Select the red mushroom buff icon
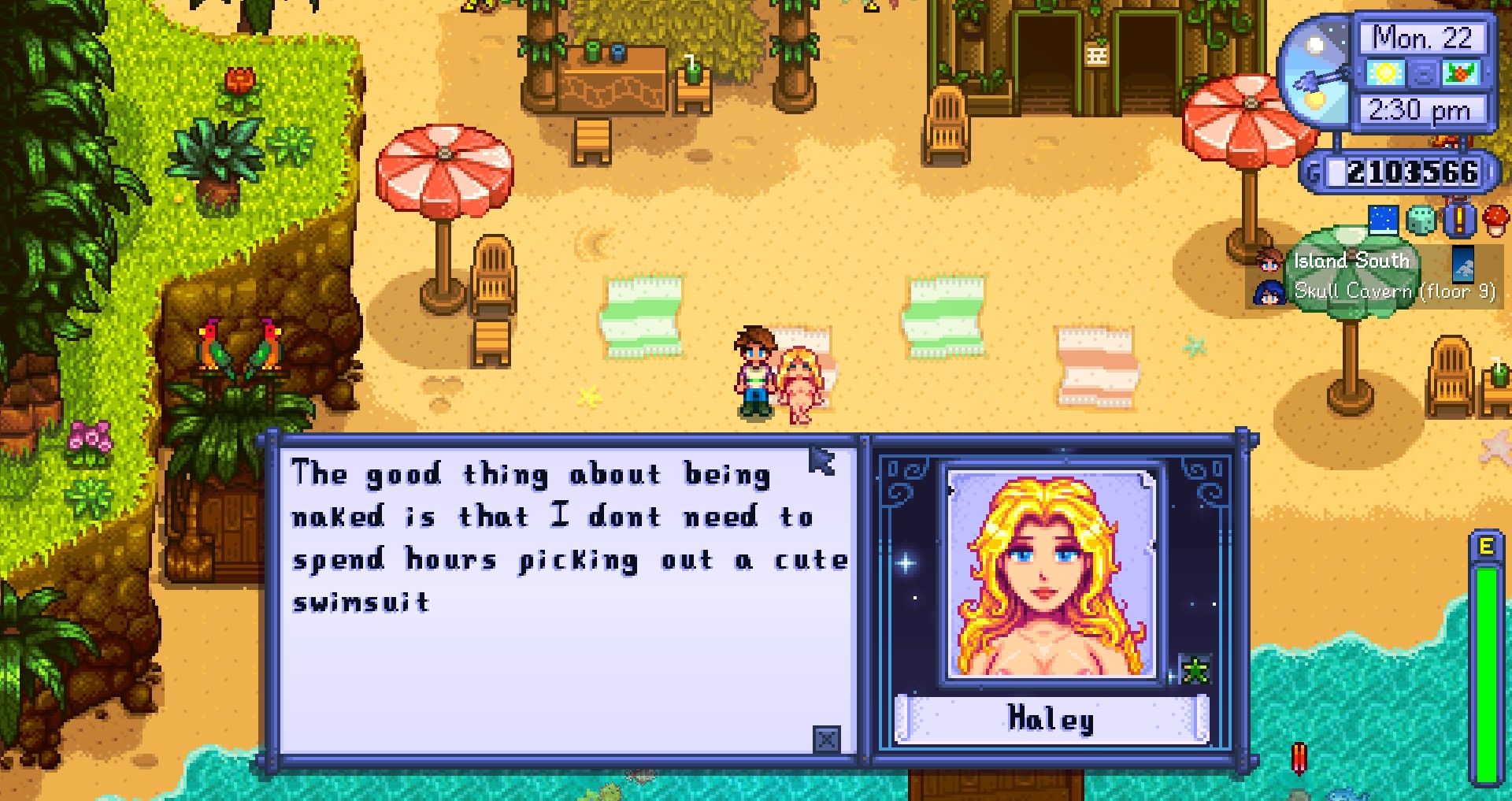The height and width of the screenshot is (801, 1512). pos(1495,220)
